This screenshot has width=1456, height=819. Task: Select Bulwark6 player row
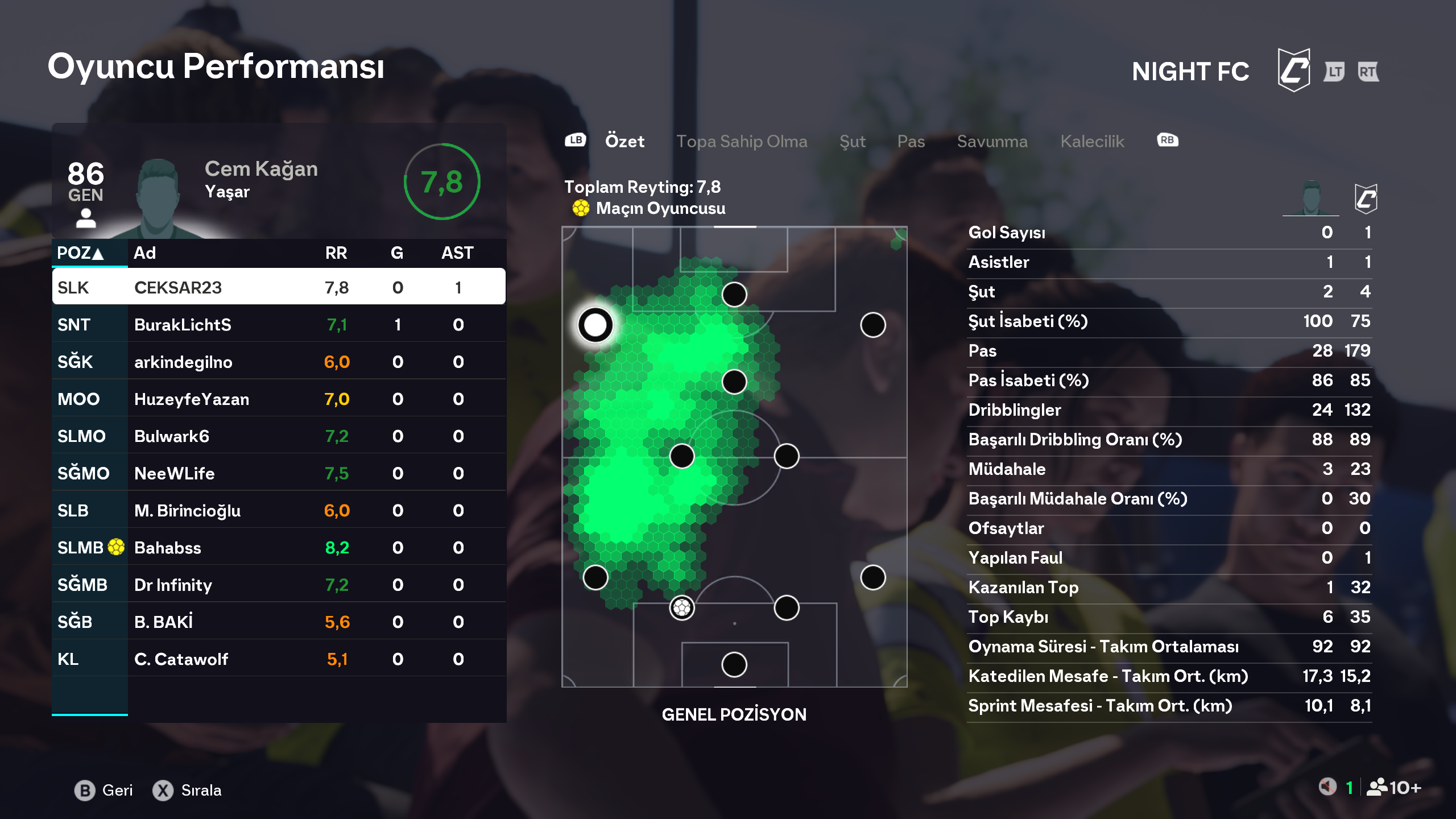[279, 436]
